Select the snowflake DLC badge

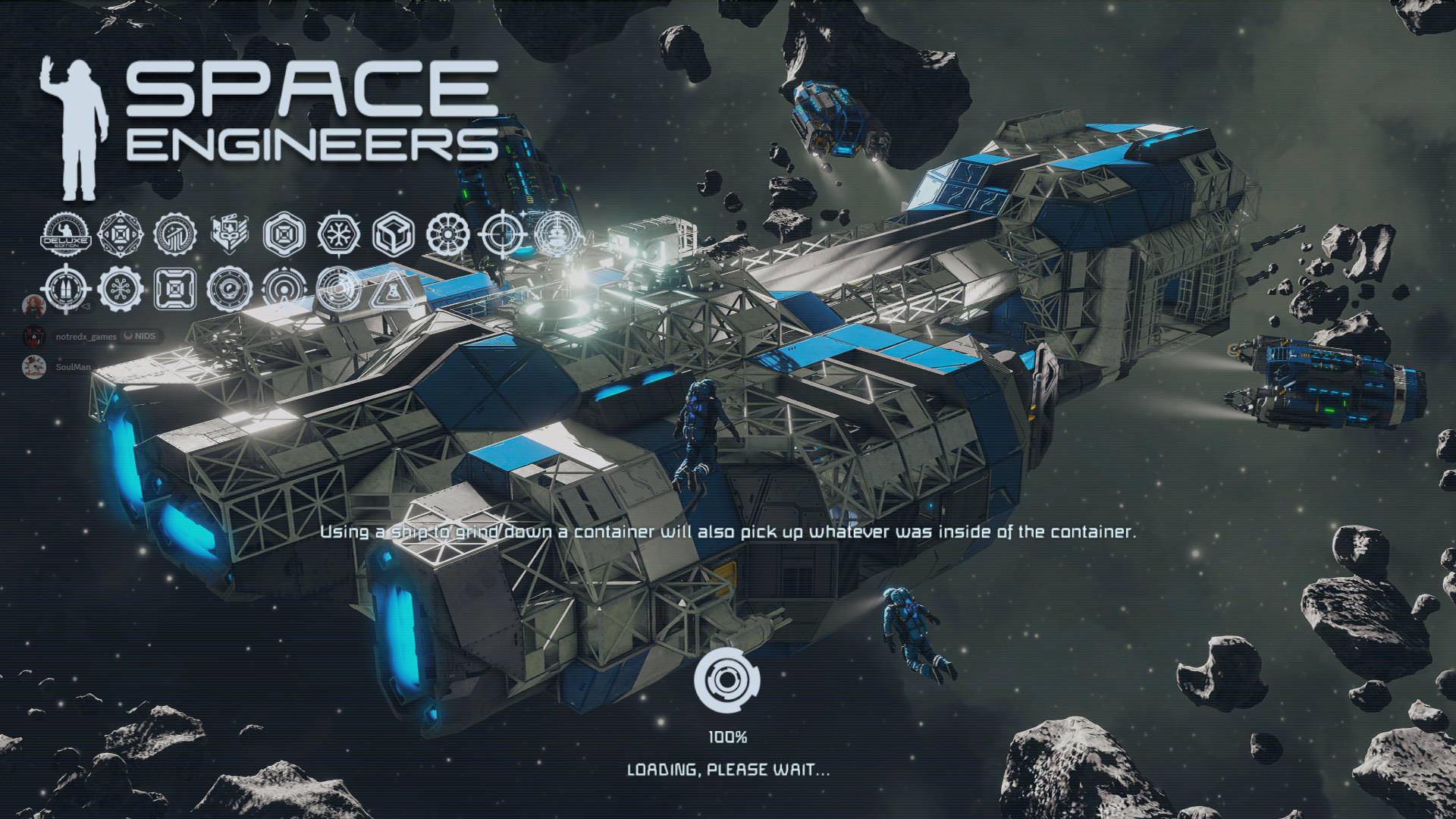(x=338, y=234)
